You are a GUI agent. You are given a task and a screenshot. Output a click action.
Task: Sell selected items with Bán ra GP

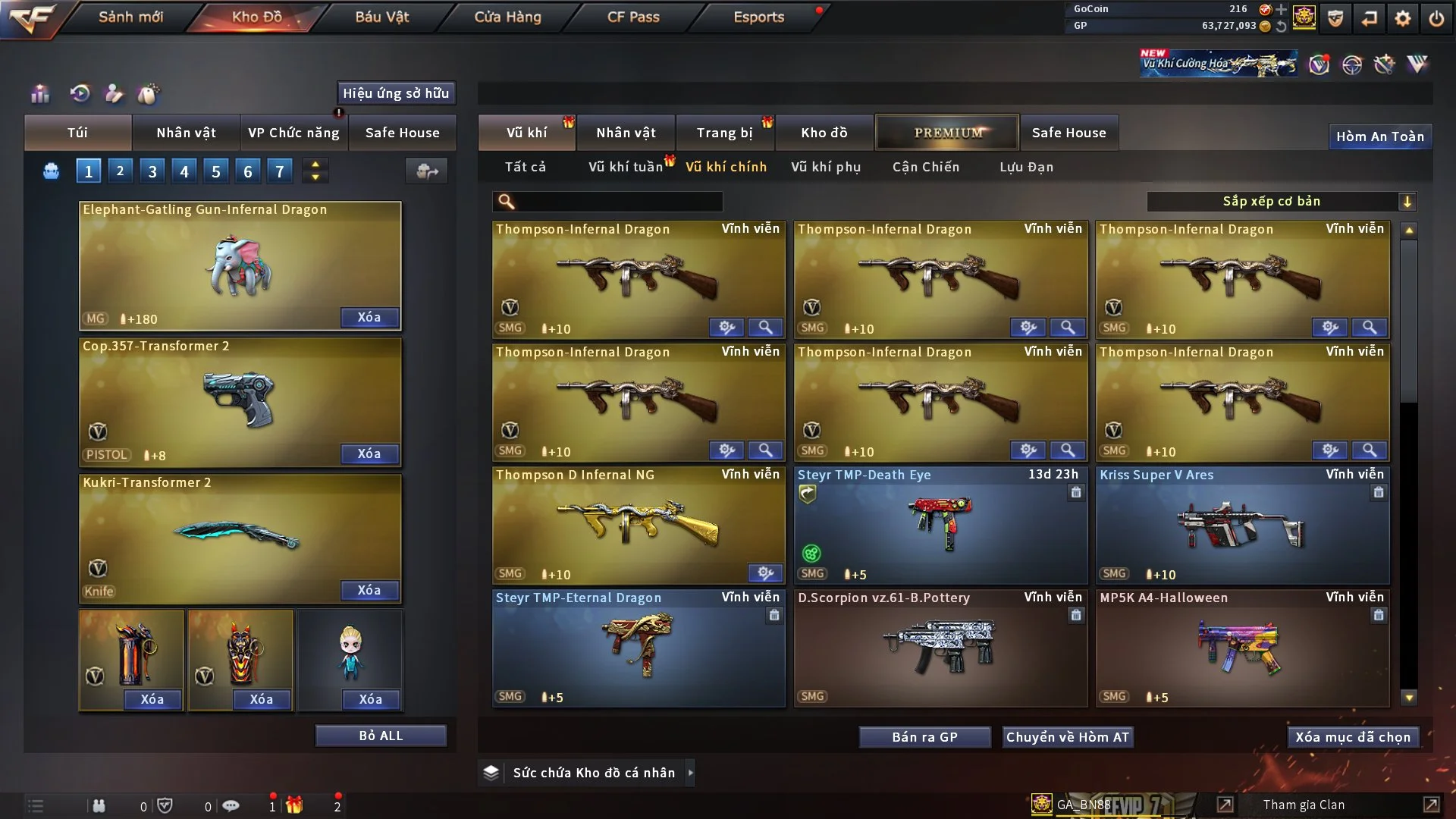(924, 737)
